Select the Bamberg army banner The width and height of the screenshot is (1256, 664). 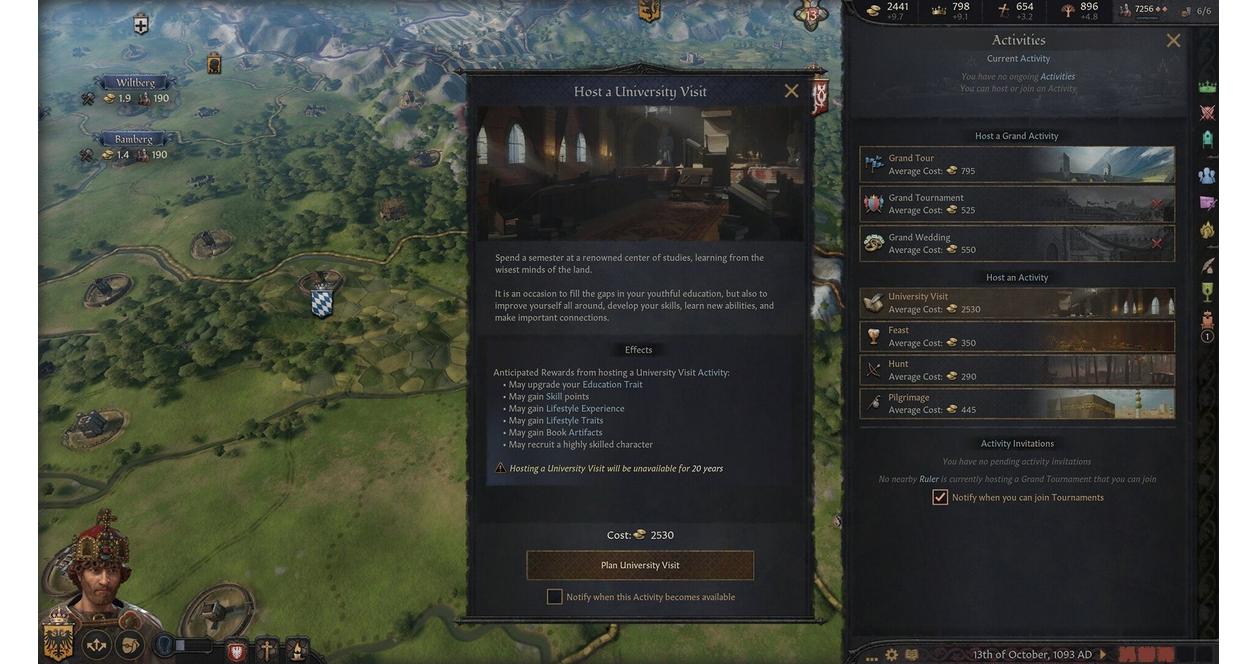[x=133, y=139]
